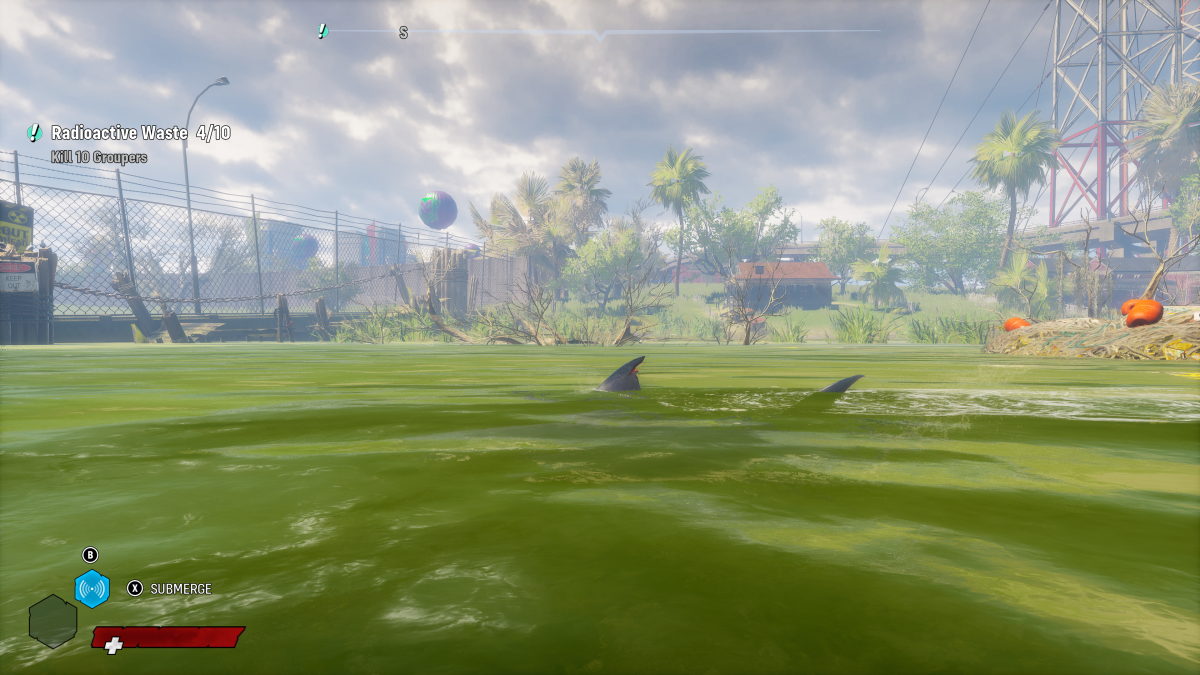Screen dimensions: 1200x675
Task: Select the Radioactive Waste objective tracker
Action: 130,133
